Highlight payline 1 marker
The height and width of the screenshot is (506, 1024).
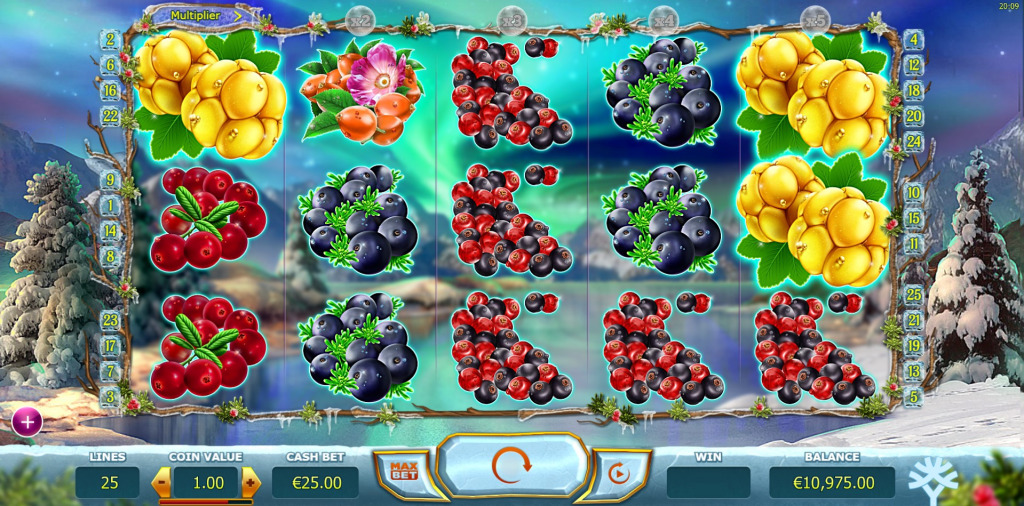(x=111, y=206)
